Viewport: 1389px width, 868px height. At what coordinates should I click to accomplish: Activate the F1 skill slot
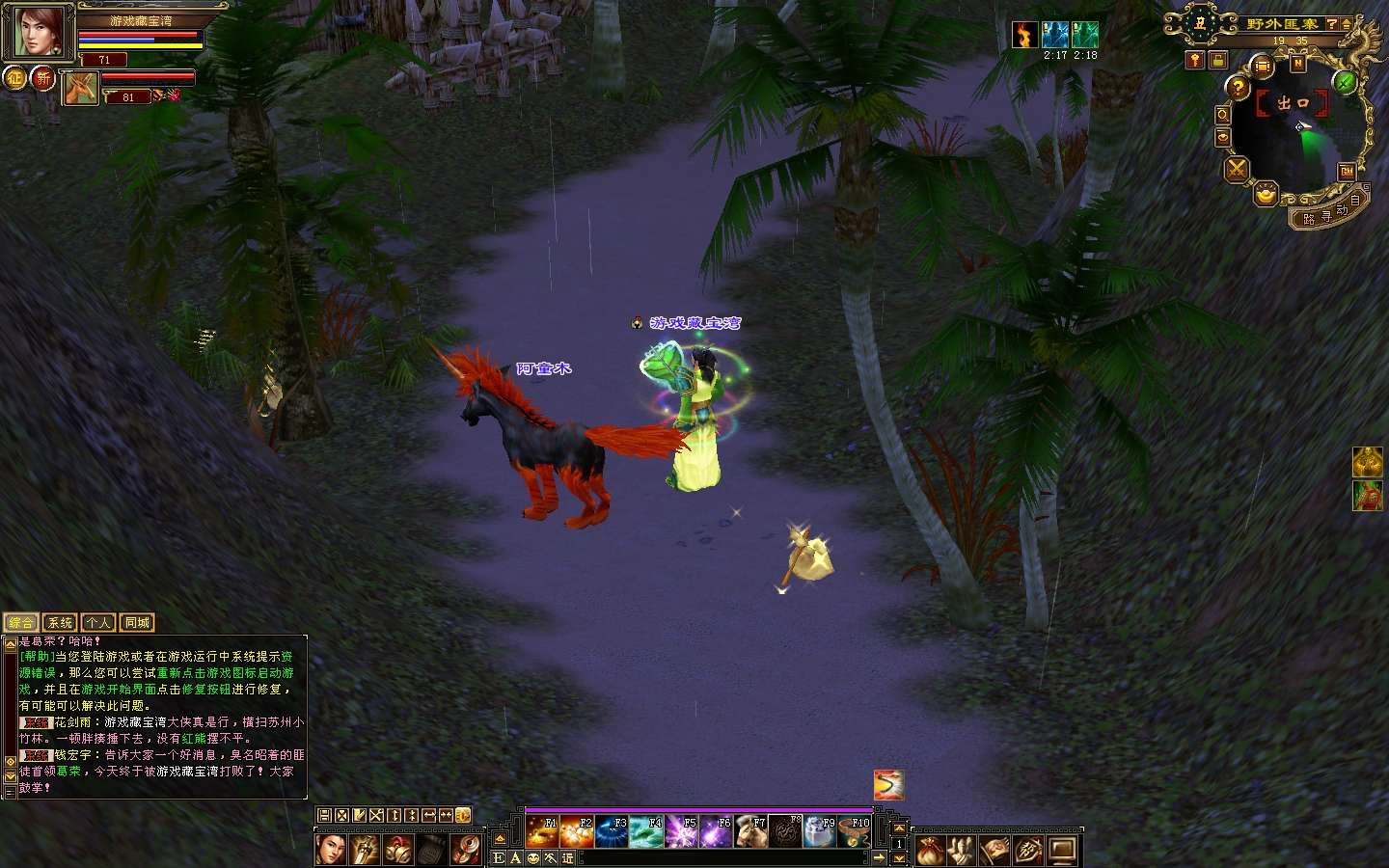click(542, 831)
